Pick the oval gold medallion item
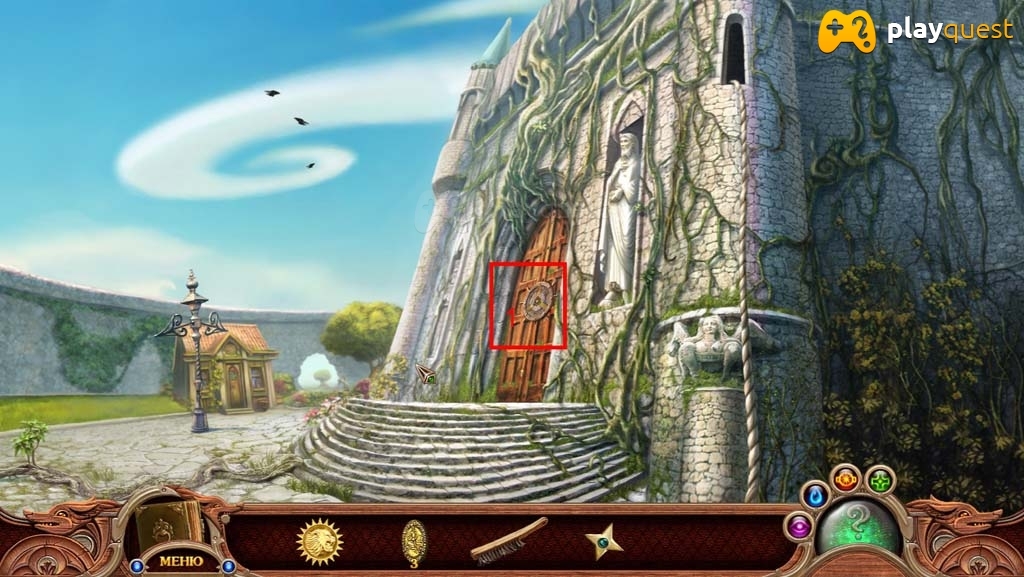 coord(414,541)
